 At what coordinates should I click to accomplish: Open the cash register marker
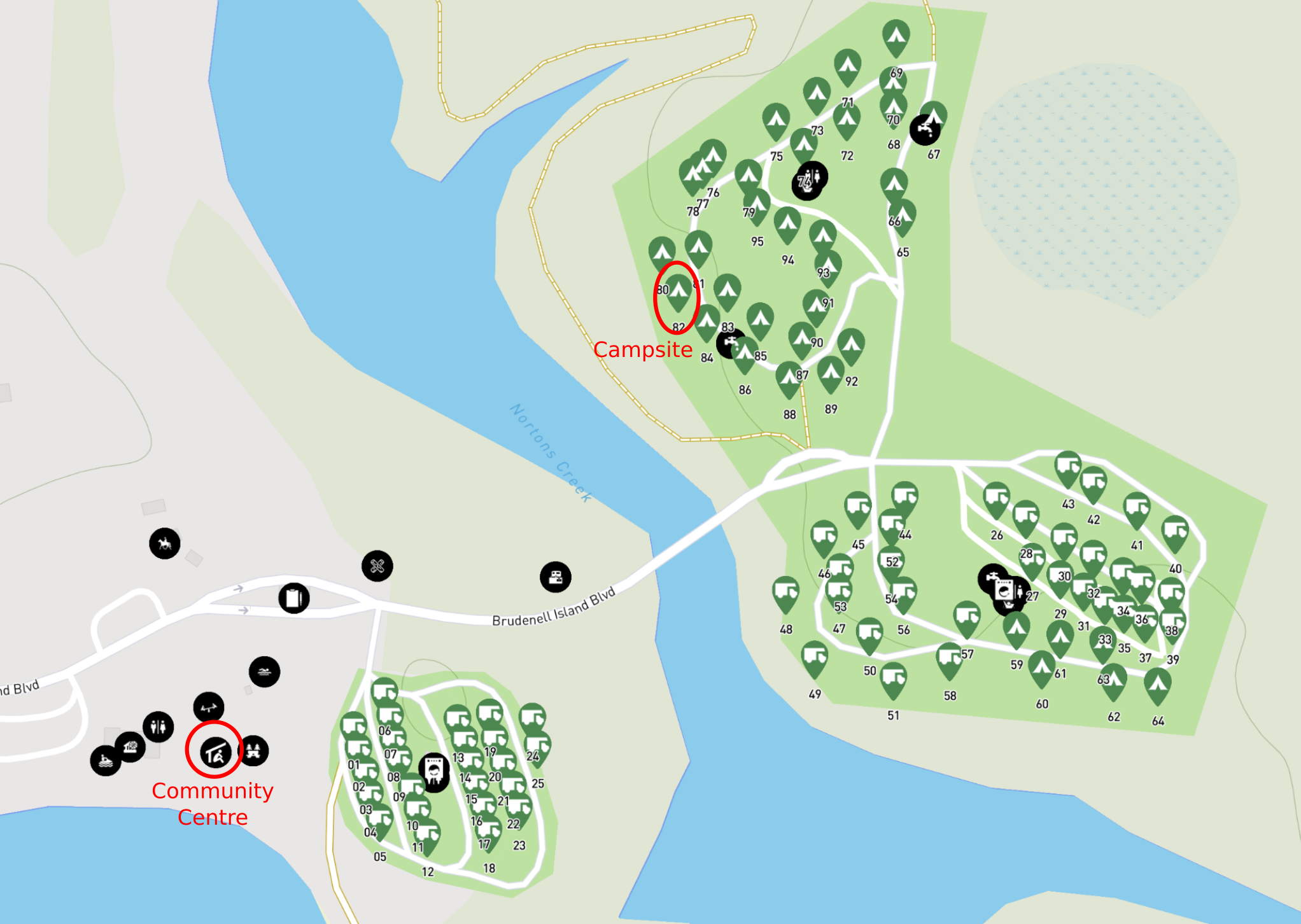(x=556, y=577)
